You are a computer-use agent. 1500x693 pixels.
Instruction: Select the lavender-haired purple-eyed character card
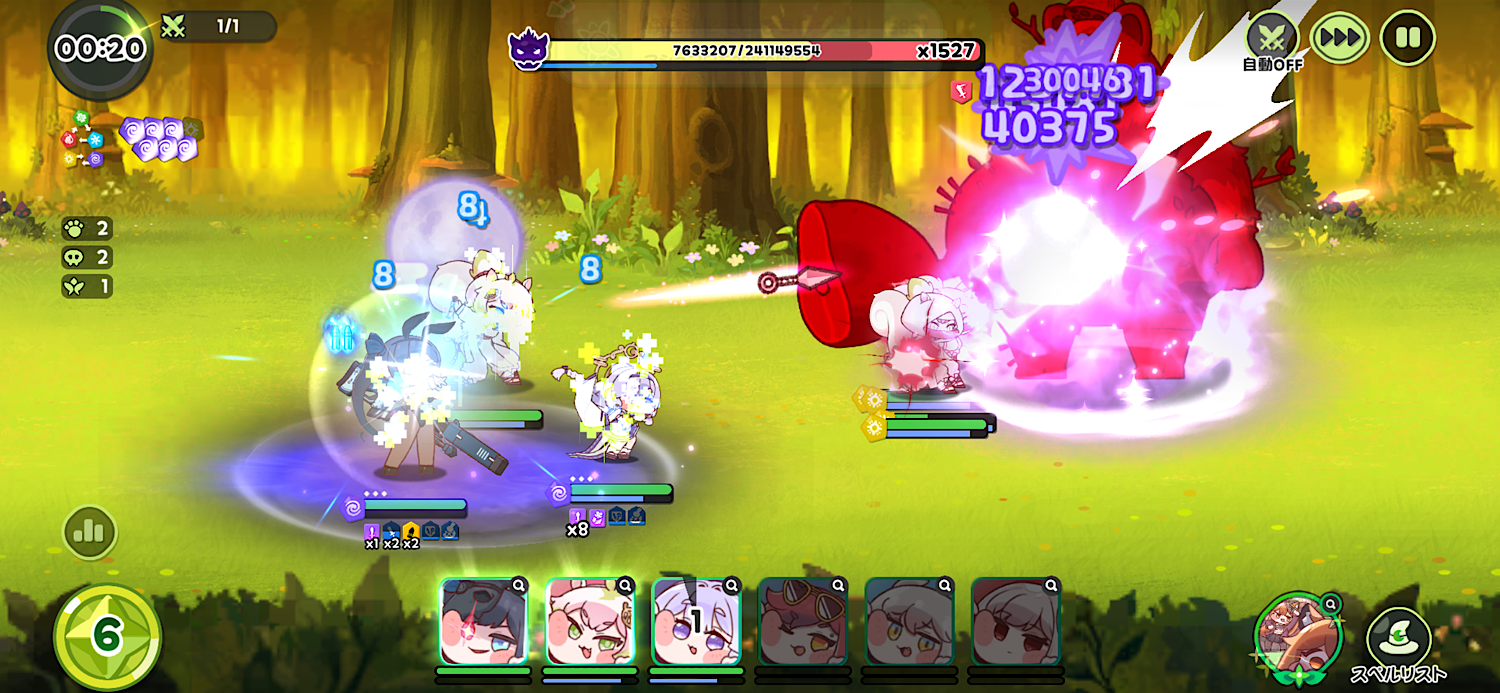[697, 622]
